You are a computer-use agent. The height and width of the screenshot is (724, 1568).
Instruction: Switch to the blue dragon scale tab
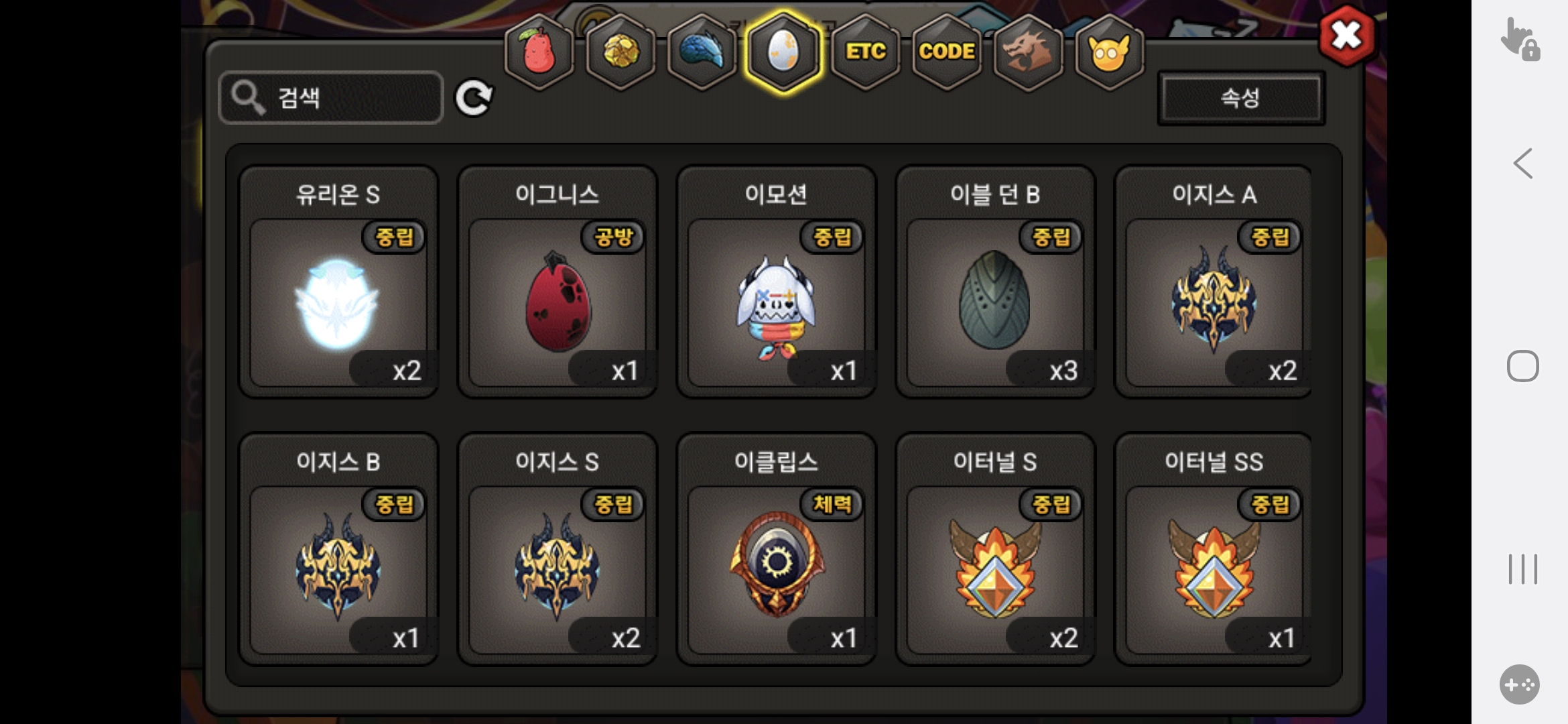[702, 52]
